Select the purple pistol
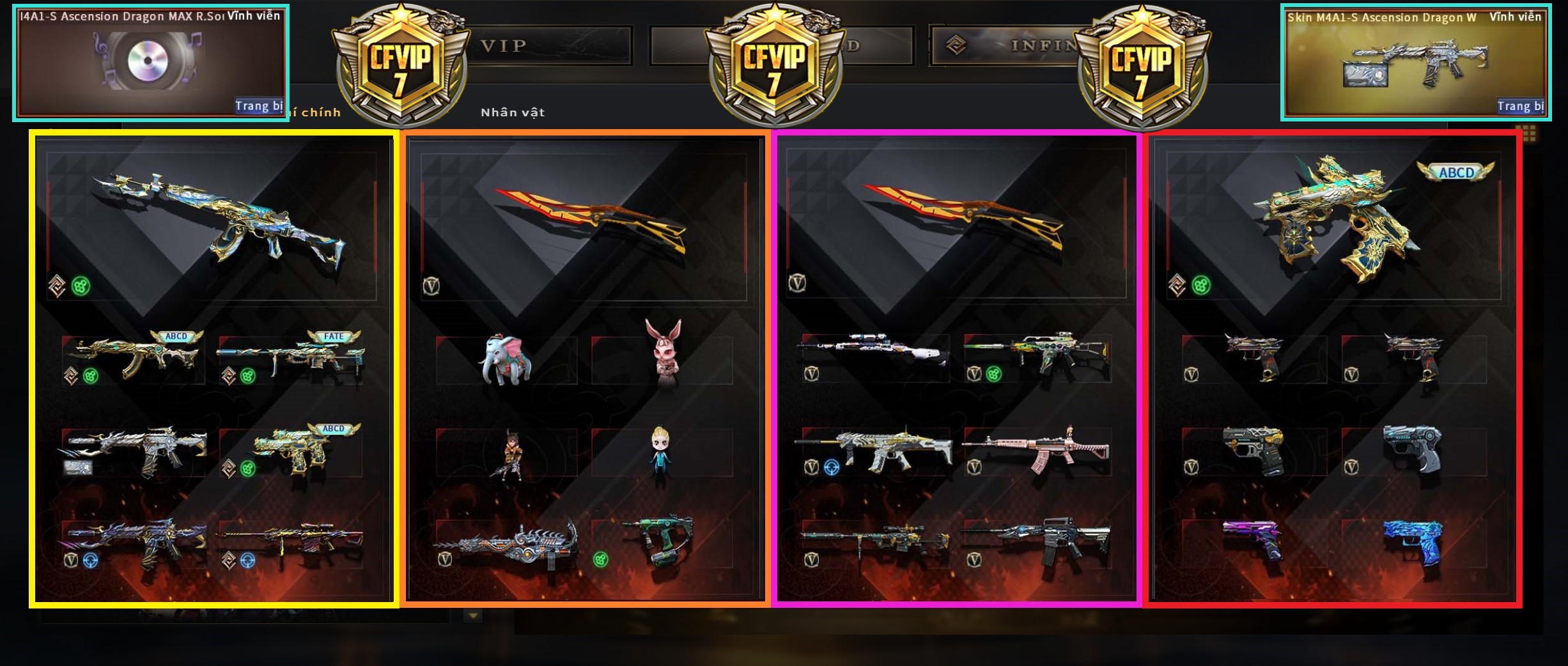This screenshot has width=1568, height=666. [x=1251, y=540]
